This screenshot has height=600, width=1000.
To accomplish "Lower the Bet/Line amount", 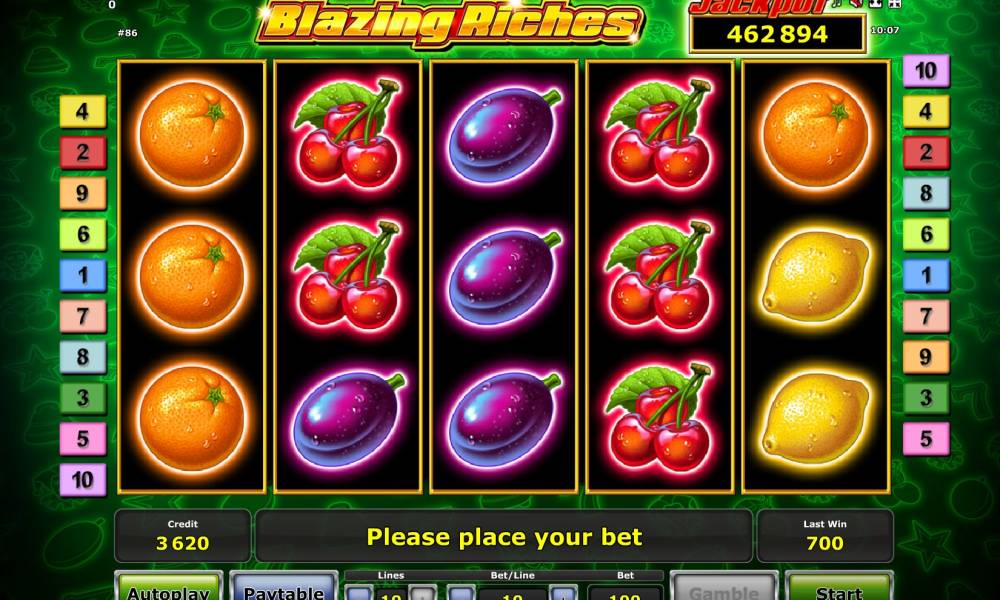I will pyautogui.click(x=460, y=593).
